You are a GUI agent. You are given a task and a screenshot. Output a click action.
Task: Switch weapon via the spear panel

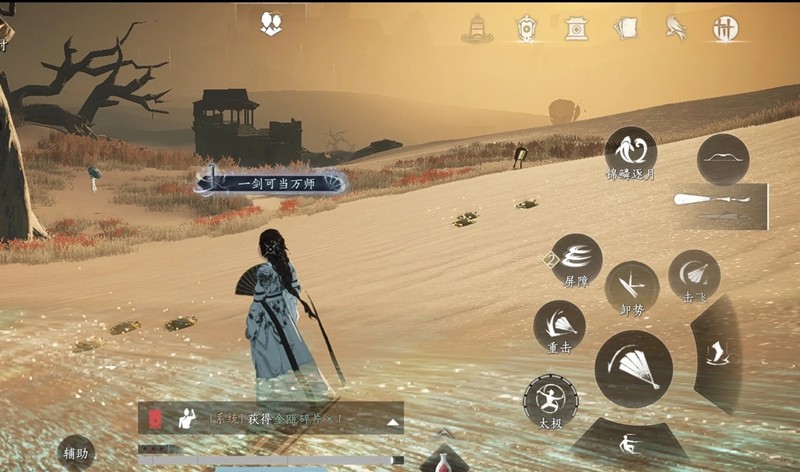point(720,205)
